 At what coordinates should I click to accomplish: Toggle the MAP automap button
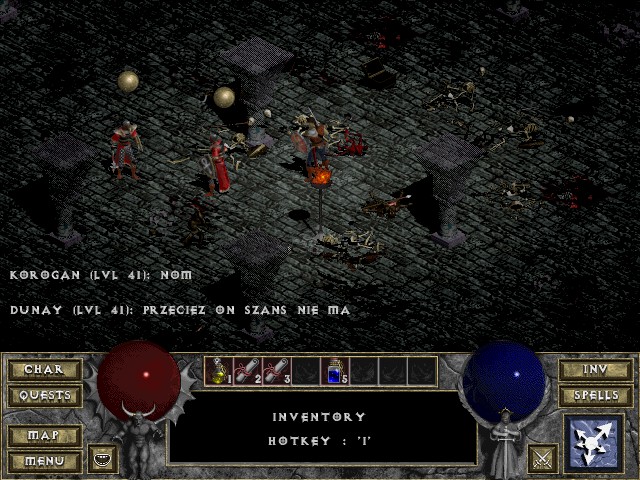pos(44,436)
